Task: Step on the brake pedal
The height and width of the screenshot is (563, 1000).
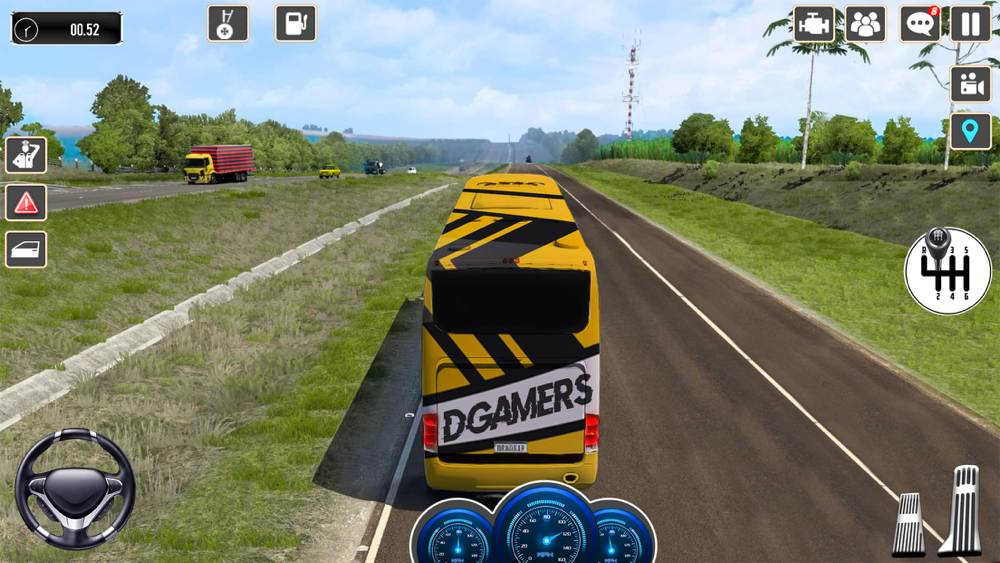Action: click(909, 523)
